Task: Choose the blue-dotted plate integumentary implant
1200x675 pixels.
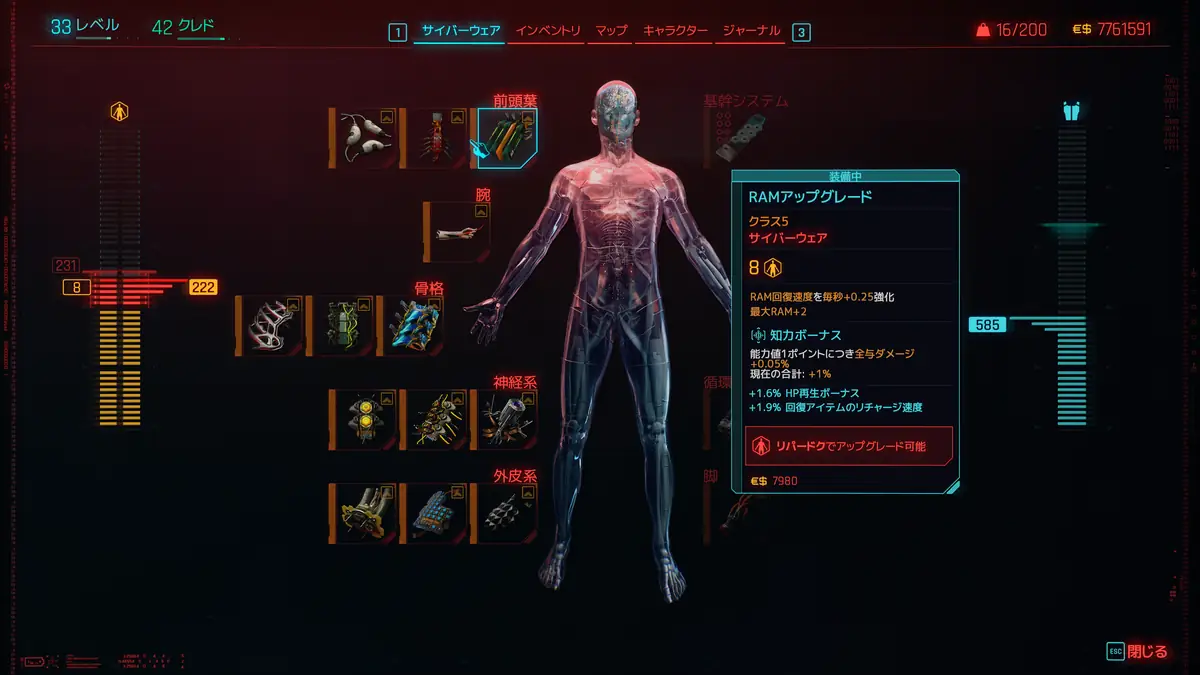Action: coord(436,513)
